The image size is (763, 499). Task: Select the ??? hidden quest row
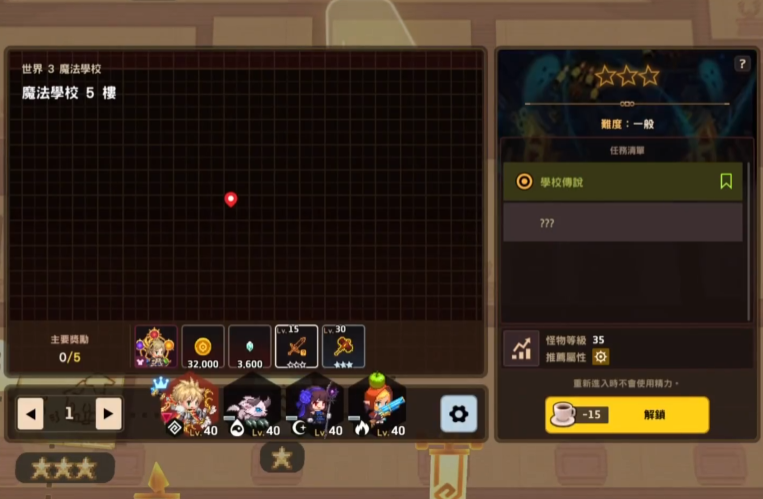tap(622, 223)
